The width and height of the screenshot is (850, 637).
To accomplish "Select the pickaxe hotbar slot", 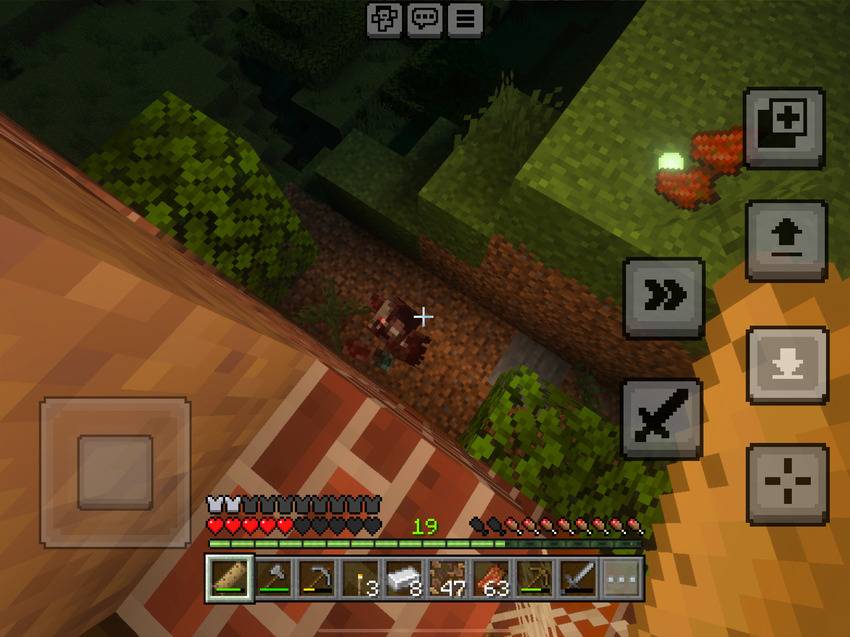I will [x=317, y=578].
